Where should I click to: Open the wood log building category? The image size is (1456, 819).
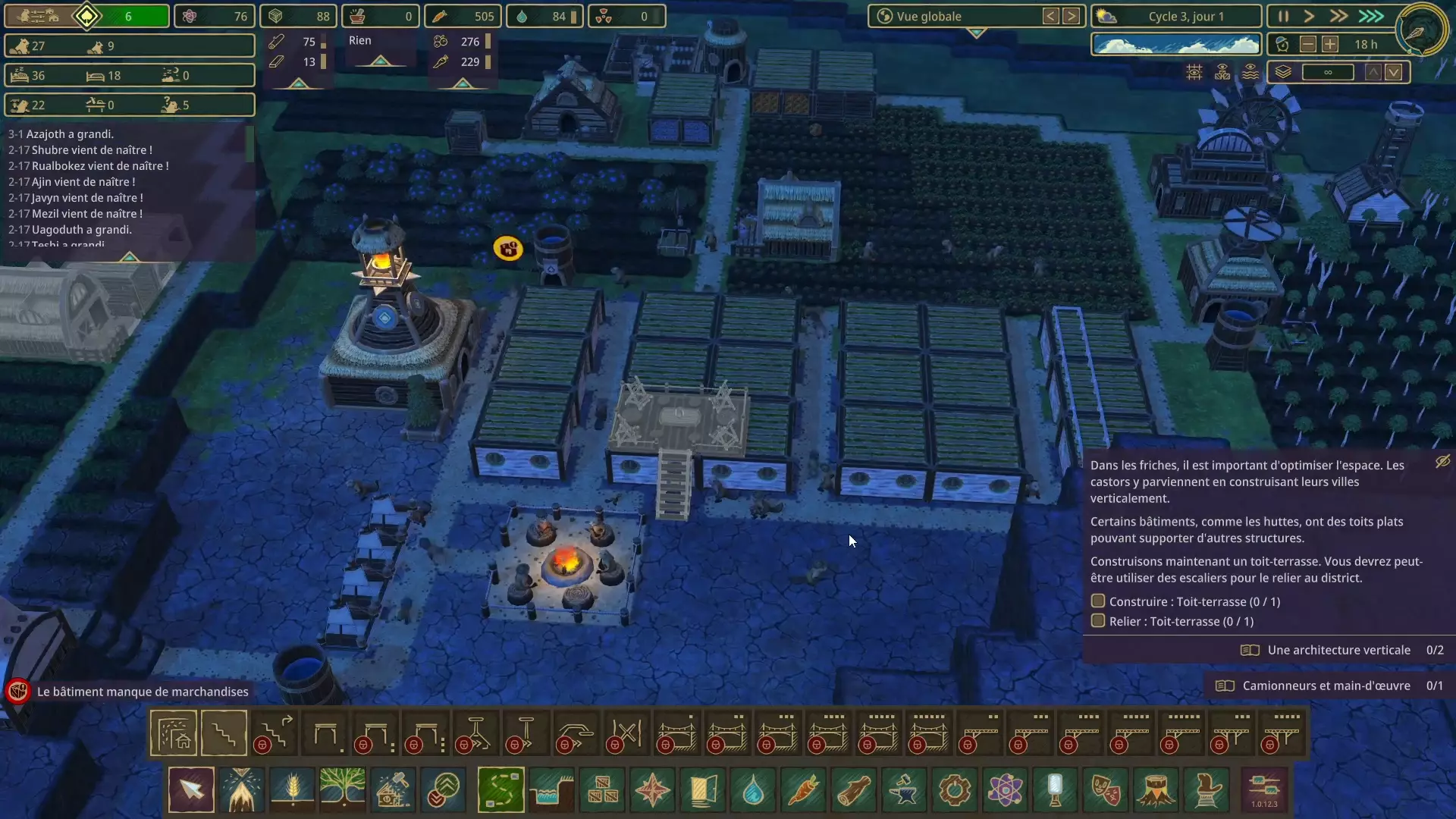(854, 789)
